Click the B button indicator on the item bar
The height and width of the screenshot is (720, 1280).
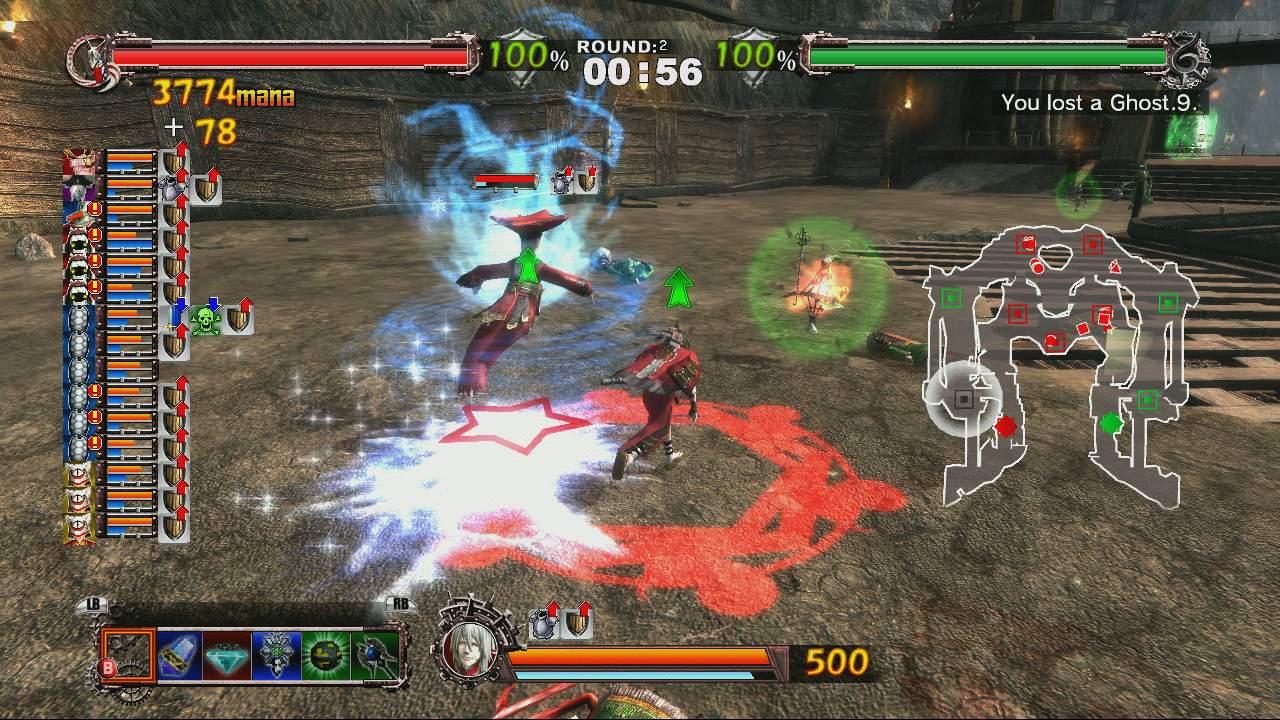[109, 666]
